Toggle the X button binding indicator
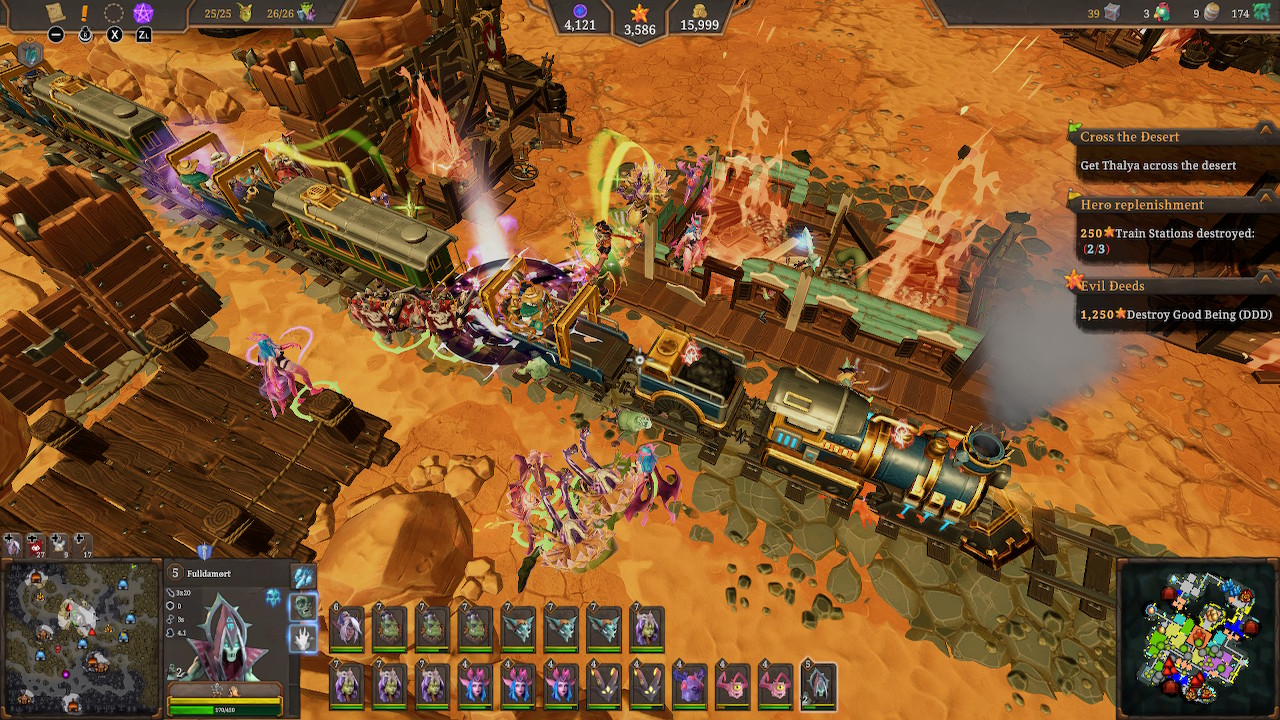 (x=114, y=34)
